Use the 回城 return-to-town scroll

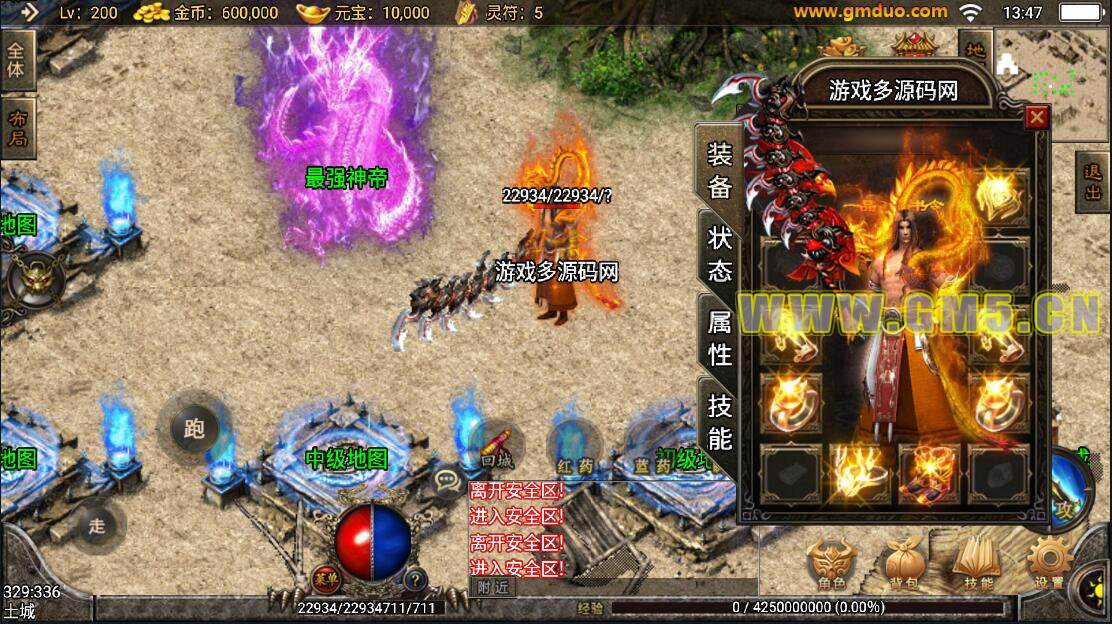point(496,448)
